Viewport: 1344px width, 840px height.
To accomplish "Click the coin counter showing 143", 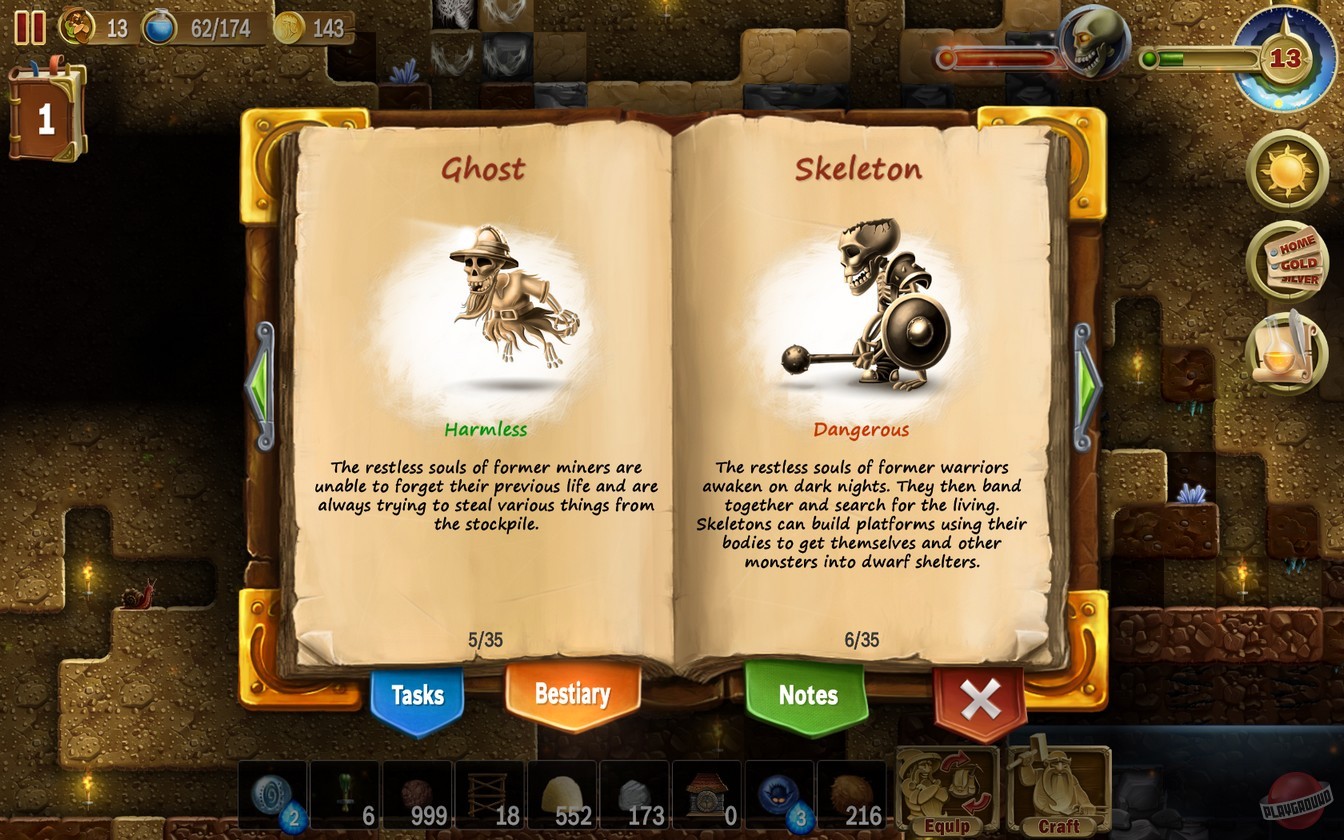I will (x=315, y=28).
